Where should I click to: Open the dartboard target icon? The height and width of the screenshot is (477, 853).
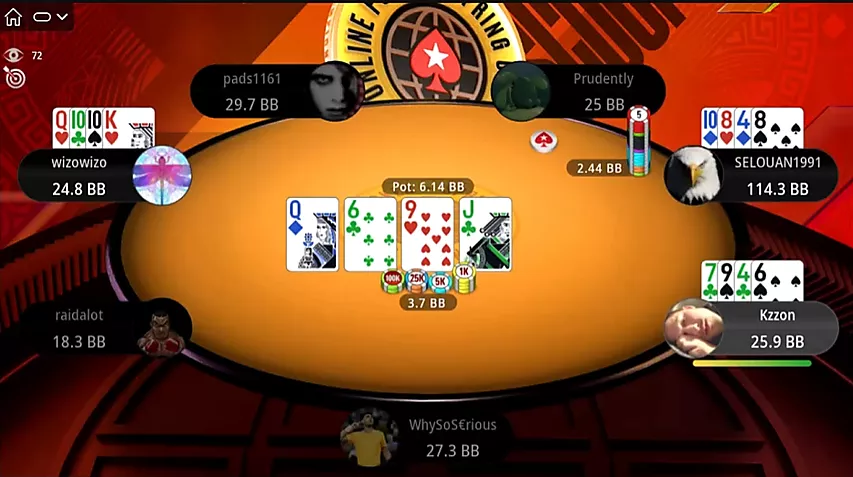[x=14, y=77]
